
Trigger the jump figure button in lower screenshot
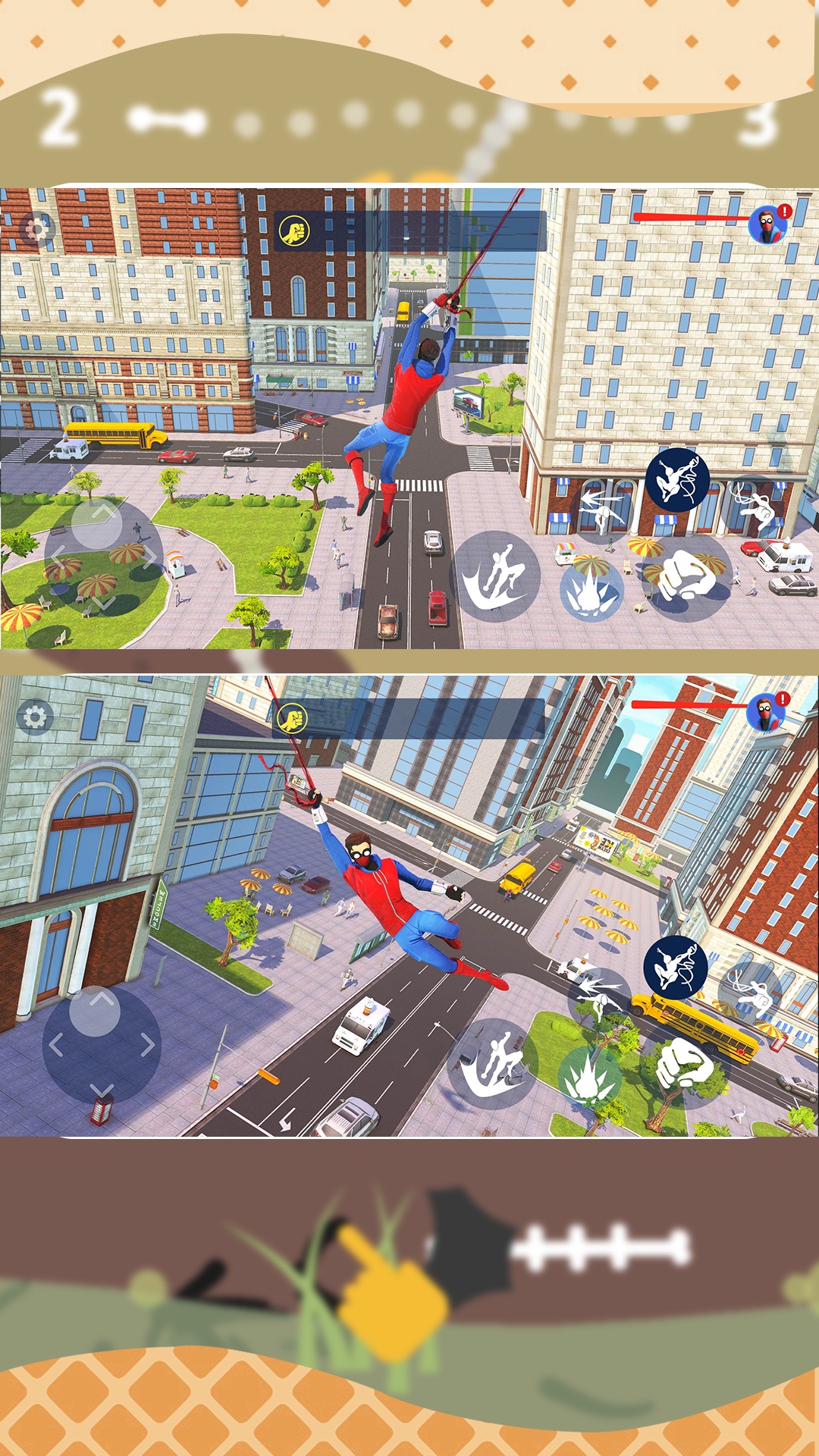pos(494,1064)
